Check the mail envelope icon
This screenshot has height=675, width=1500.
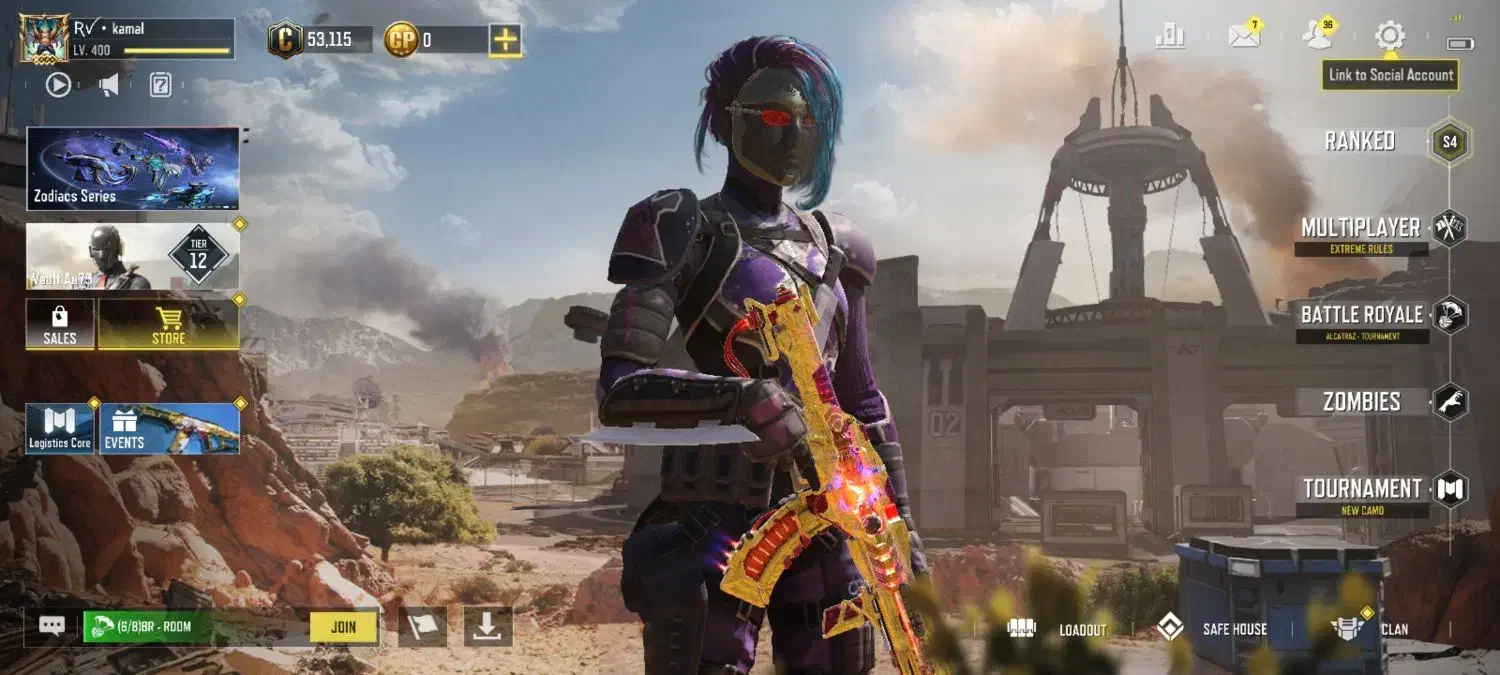pyautogui.click(x=1244, y=37)
